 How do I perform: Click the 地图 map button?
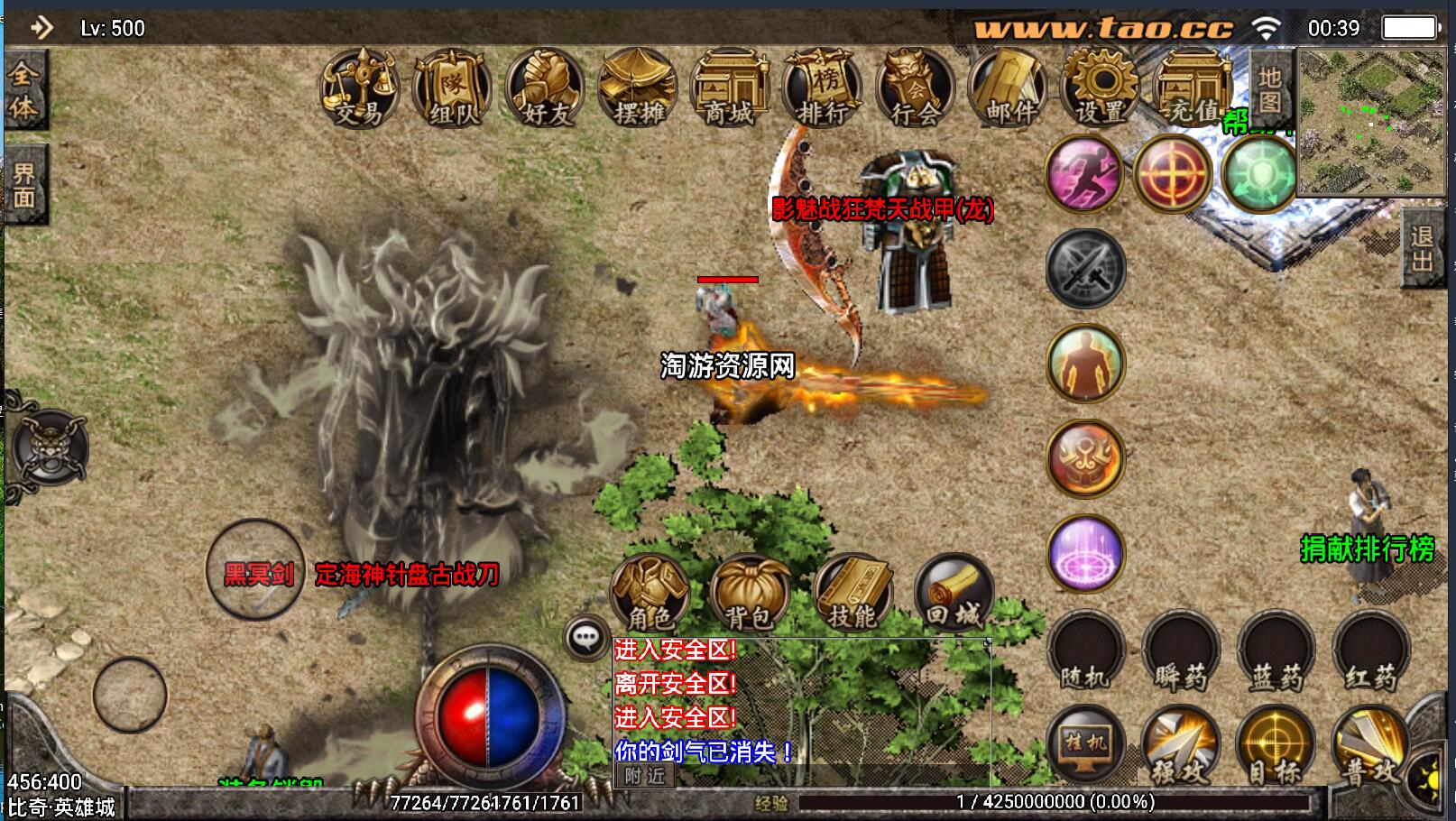(1270, 90)
